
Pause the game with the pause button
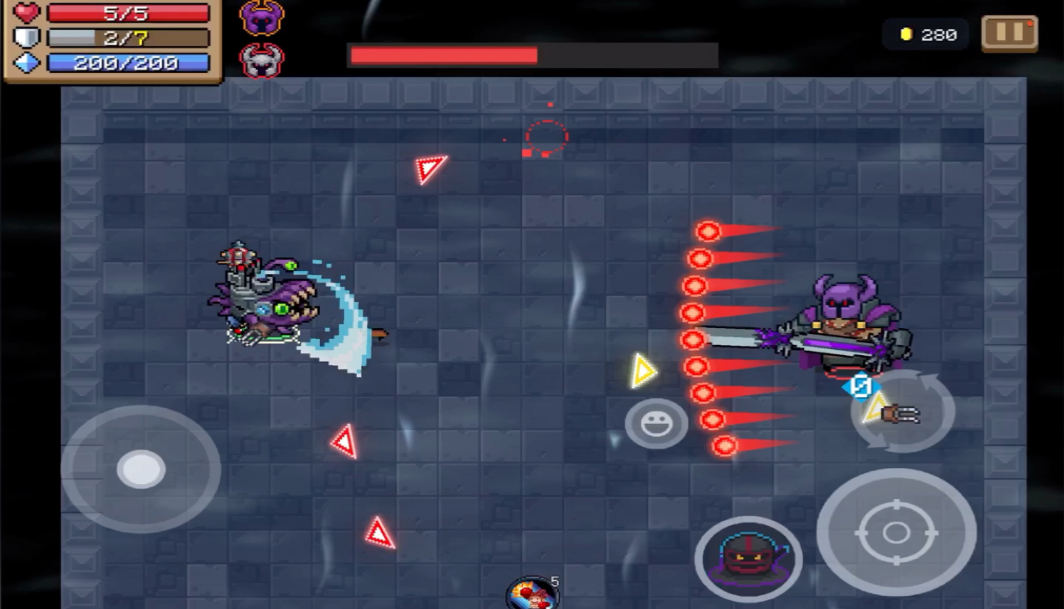[x=1009, y=33]
